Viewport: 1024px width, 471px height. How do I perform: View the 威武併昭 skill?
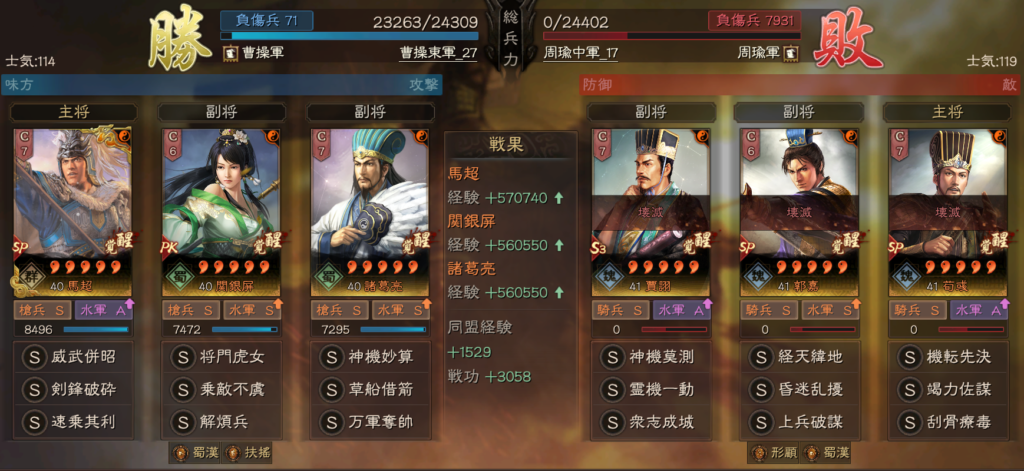point(74,357)
